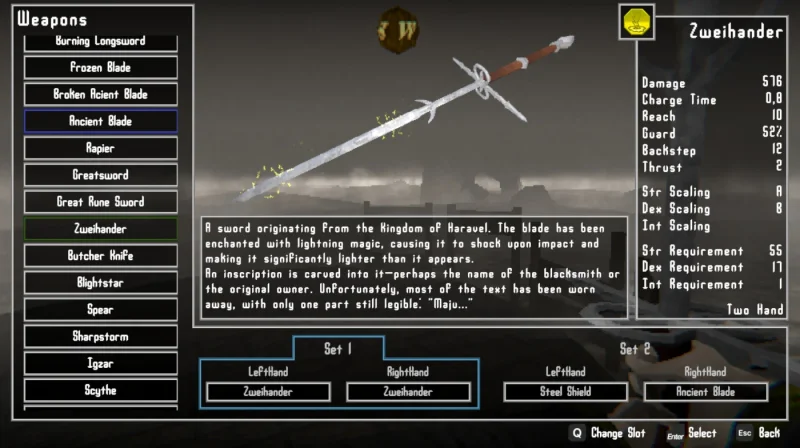Choose the Sharpstorm weapon entry
This screenshot has height=448, width=800.
100,337
